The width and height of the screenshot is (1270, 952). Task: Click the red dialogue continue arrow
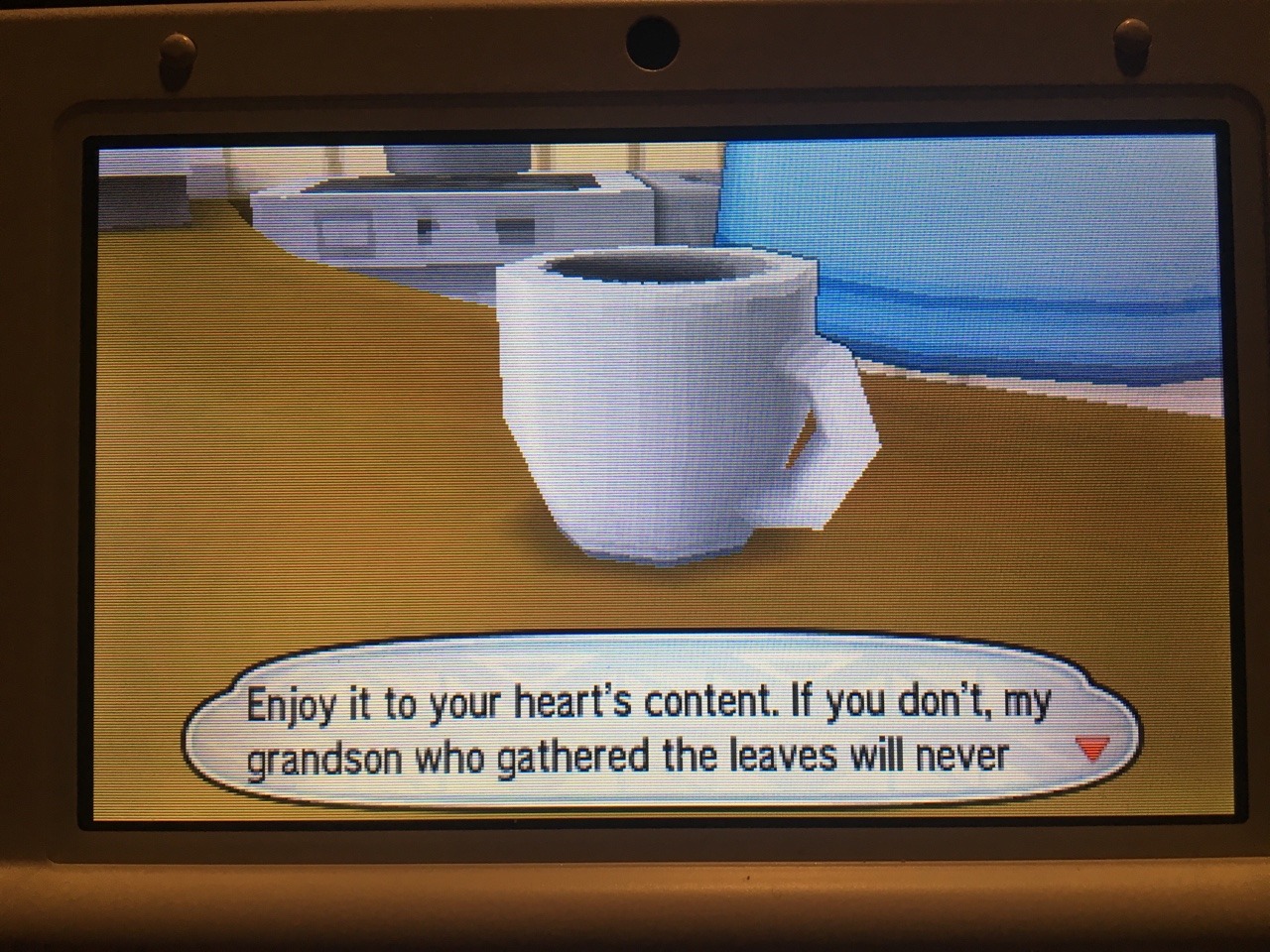point(1090,751)
